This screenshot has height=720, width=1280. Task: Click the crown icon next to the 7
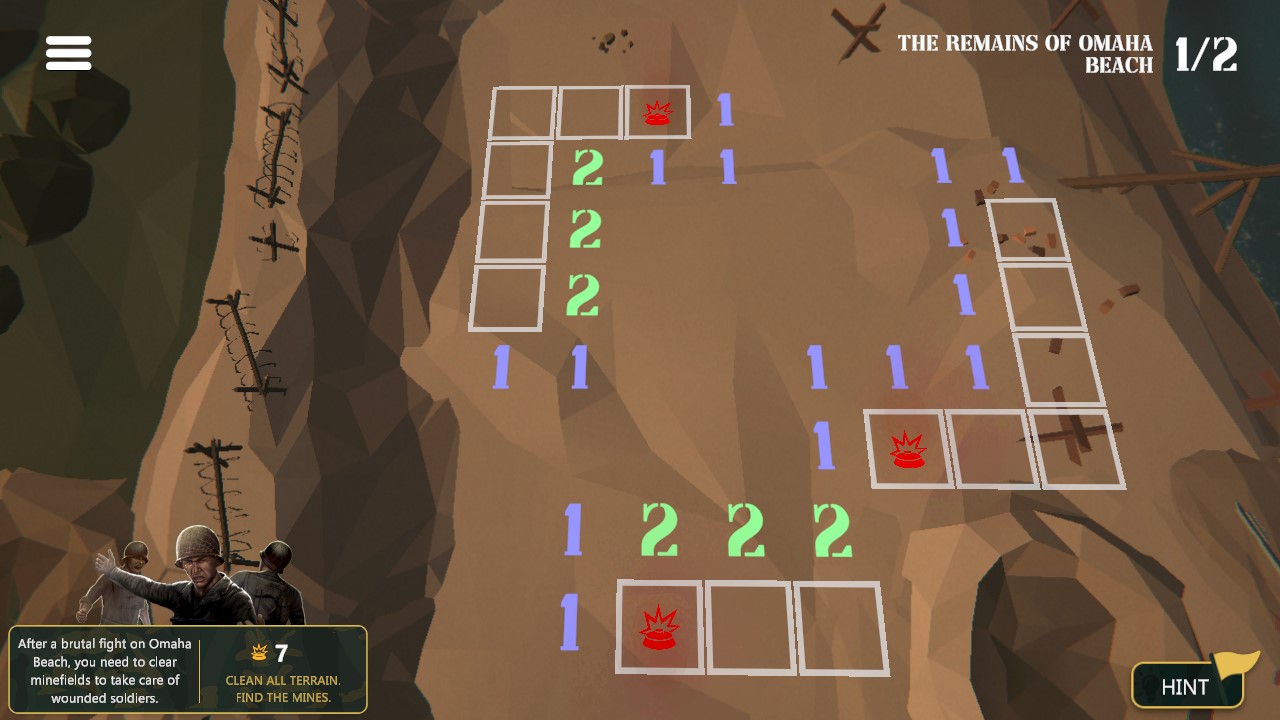pyautogui.click(x=259, y=652)
